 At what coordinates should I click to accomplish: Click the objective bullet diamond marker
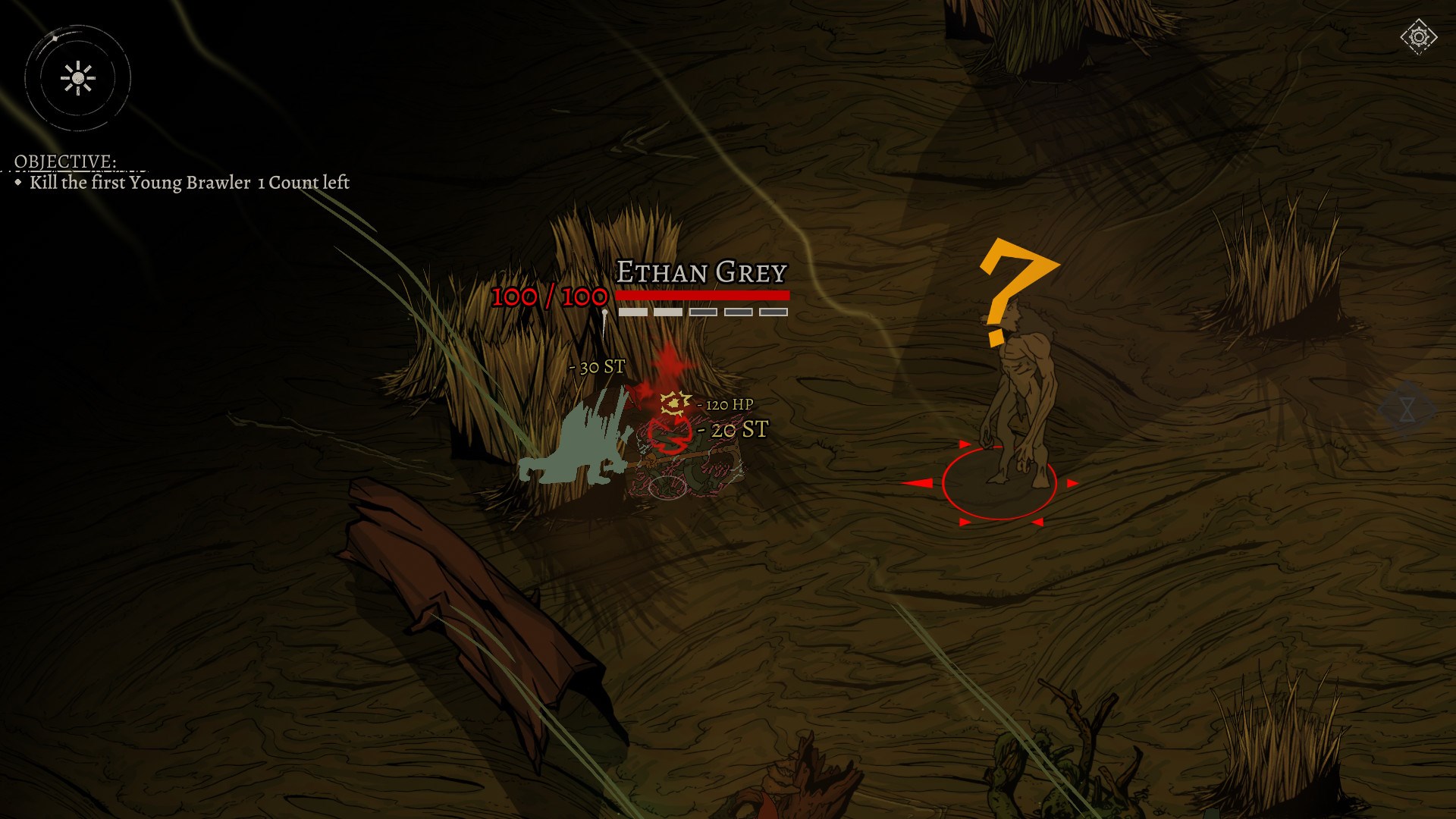(x=20, y=183)
